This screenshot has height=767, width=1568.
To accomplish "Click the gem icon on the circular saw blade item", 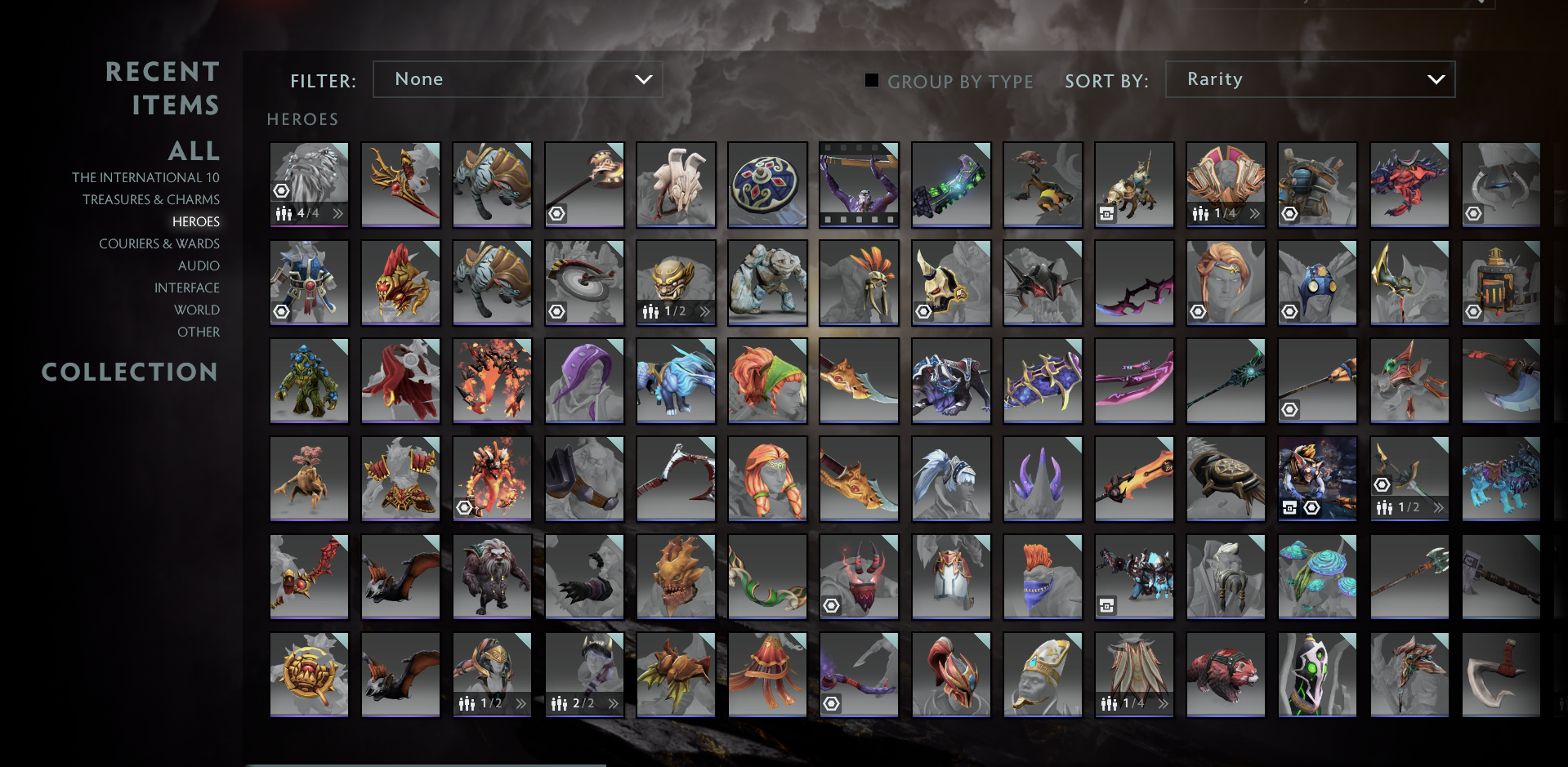I will click(557, 311).
